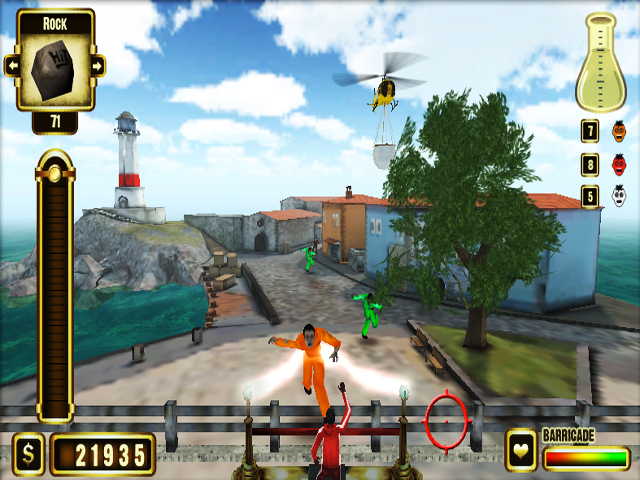The height and width of the screenshot is (480, 640).
Task: Switch to the next weapon with right arrow
Action: click(x=98, y=66)
